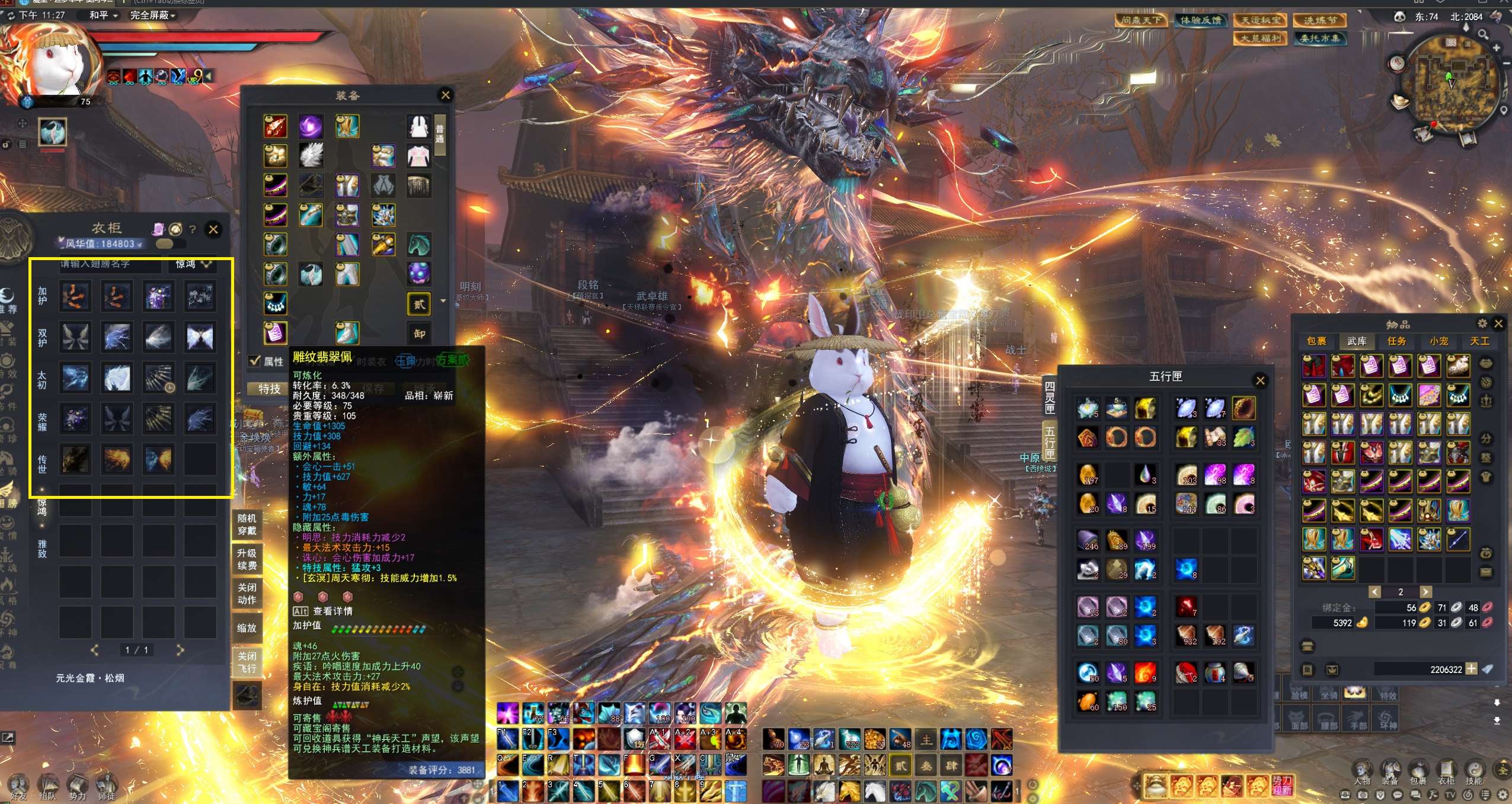The height and width of the screenshot is (804, 1512).
Task: Close the 五行匣 panel
Action: (1260, 380)
